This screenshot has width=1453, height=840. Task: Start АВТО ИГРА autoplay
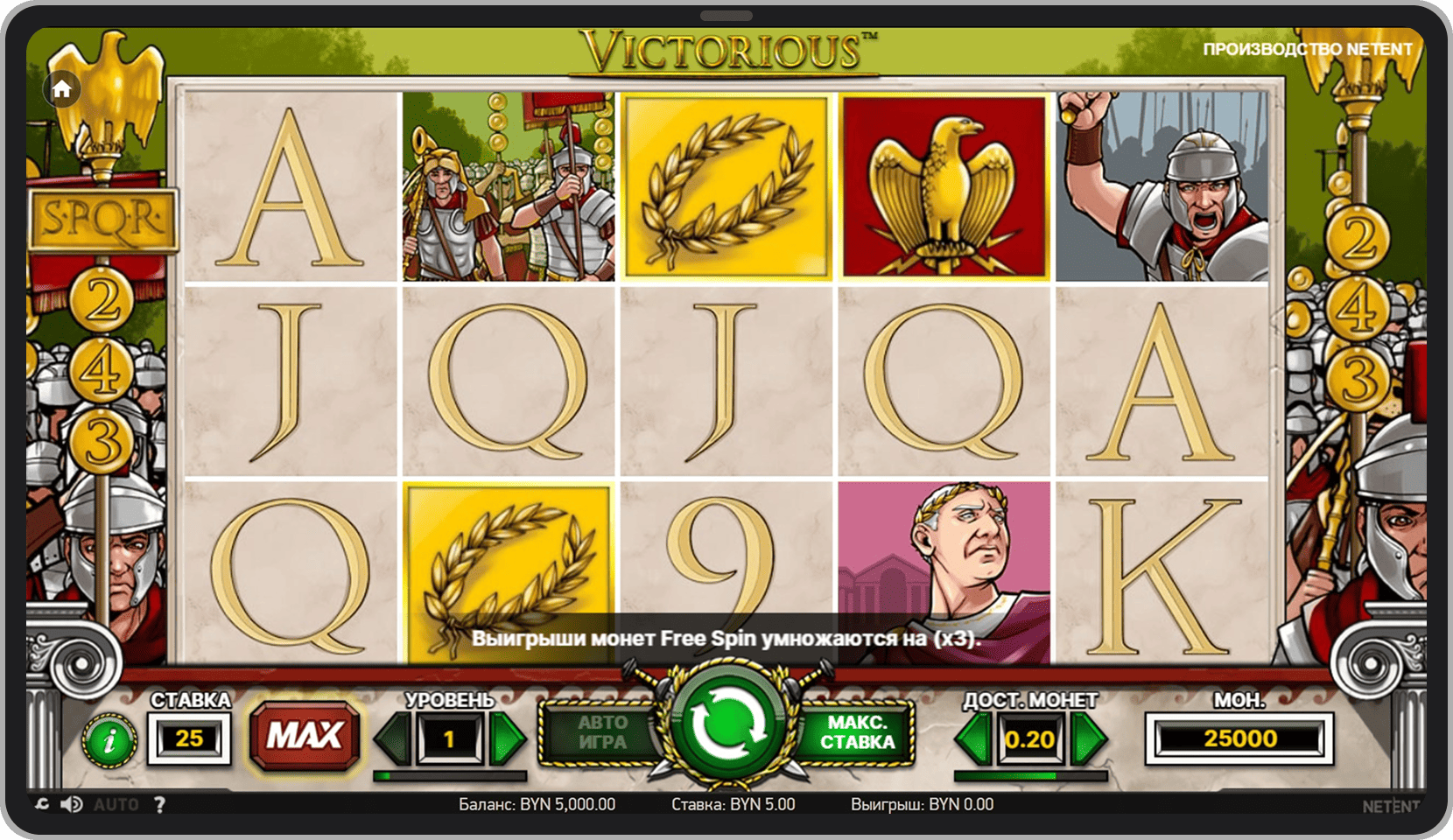(602, 732)
